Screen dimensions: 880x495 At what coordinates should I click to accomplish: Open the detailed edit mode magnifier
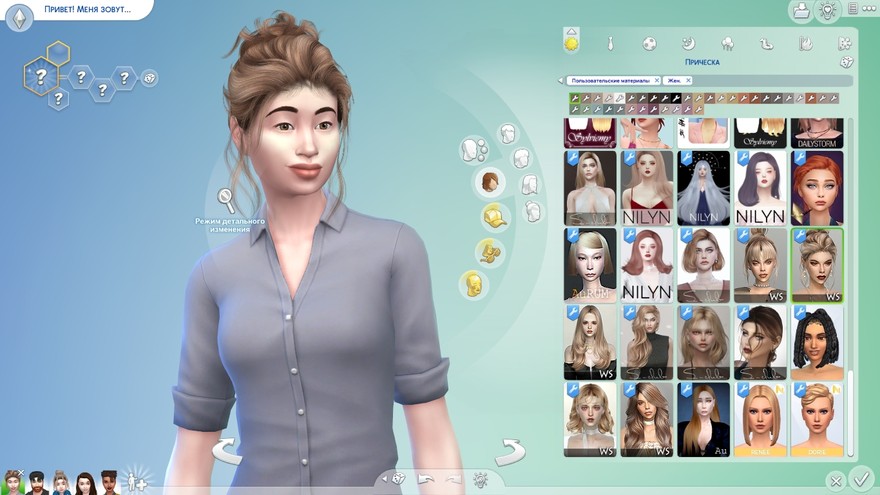click(x=228, y=200)
